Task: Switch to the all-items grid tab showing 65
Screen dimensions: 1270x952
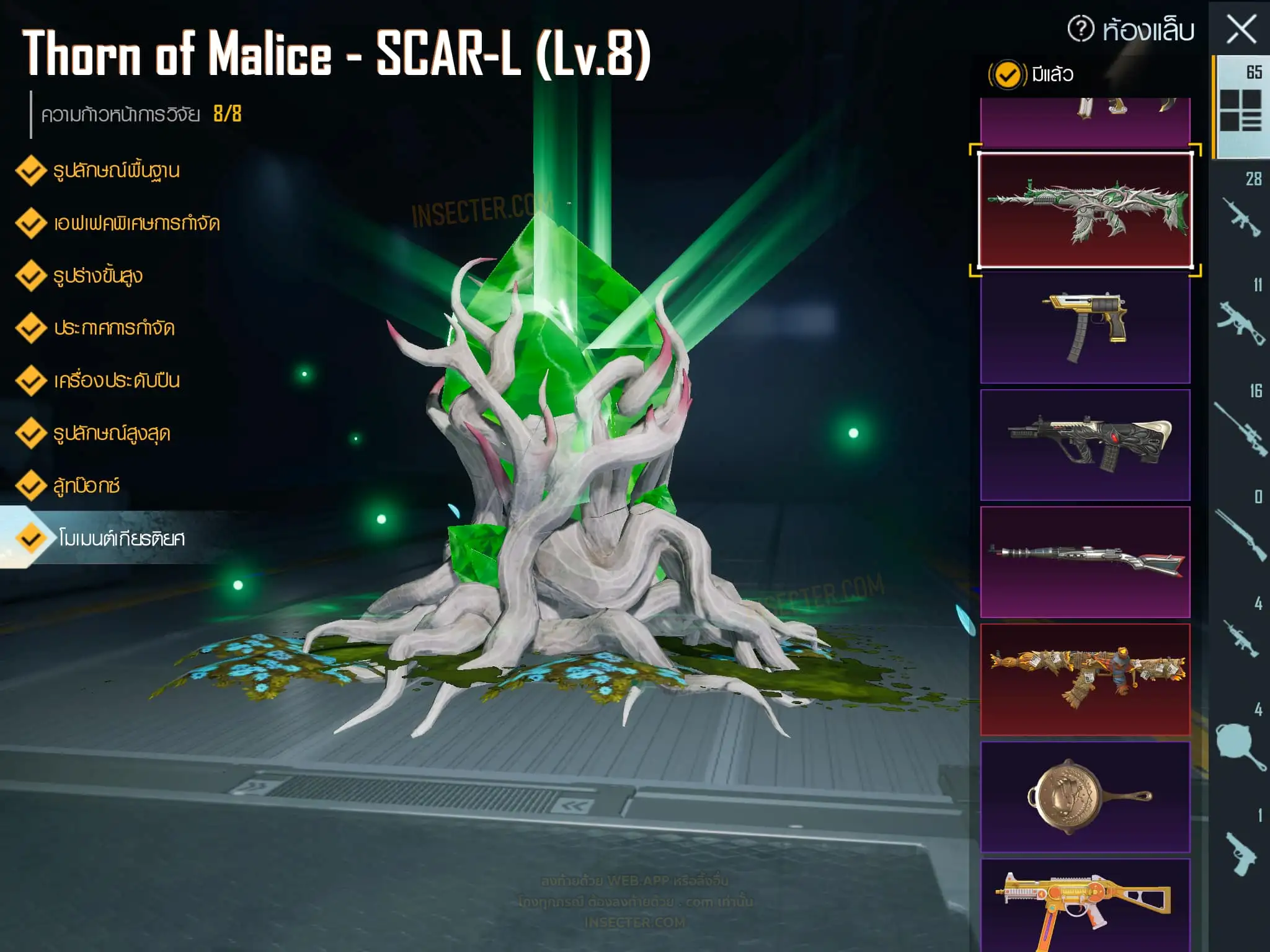Action: tap(1241, 107)
